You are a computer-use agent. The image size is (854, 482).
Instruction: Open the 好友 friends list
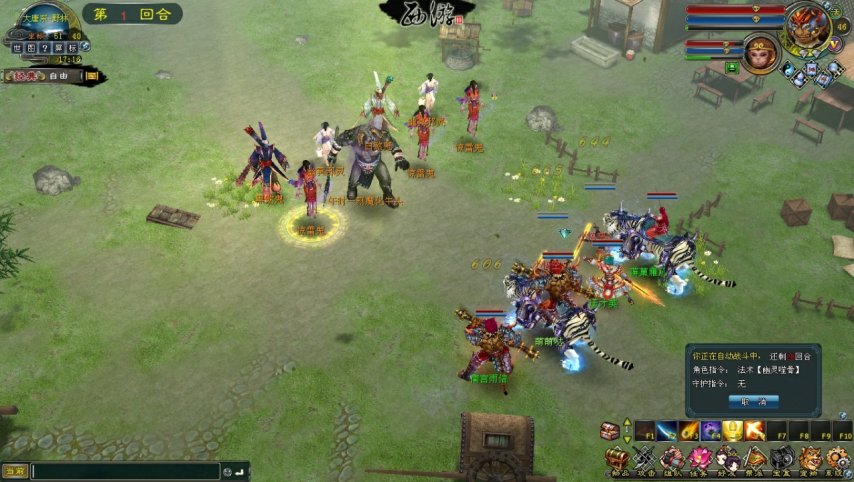pyautogui.click(x=727, y=459)
